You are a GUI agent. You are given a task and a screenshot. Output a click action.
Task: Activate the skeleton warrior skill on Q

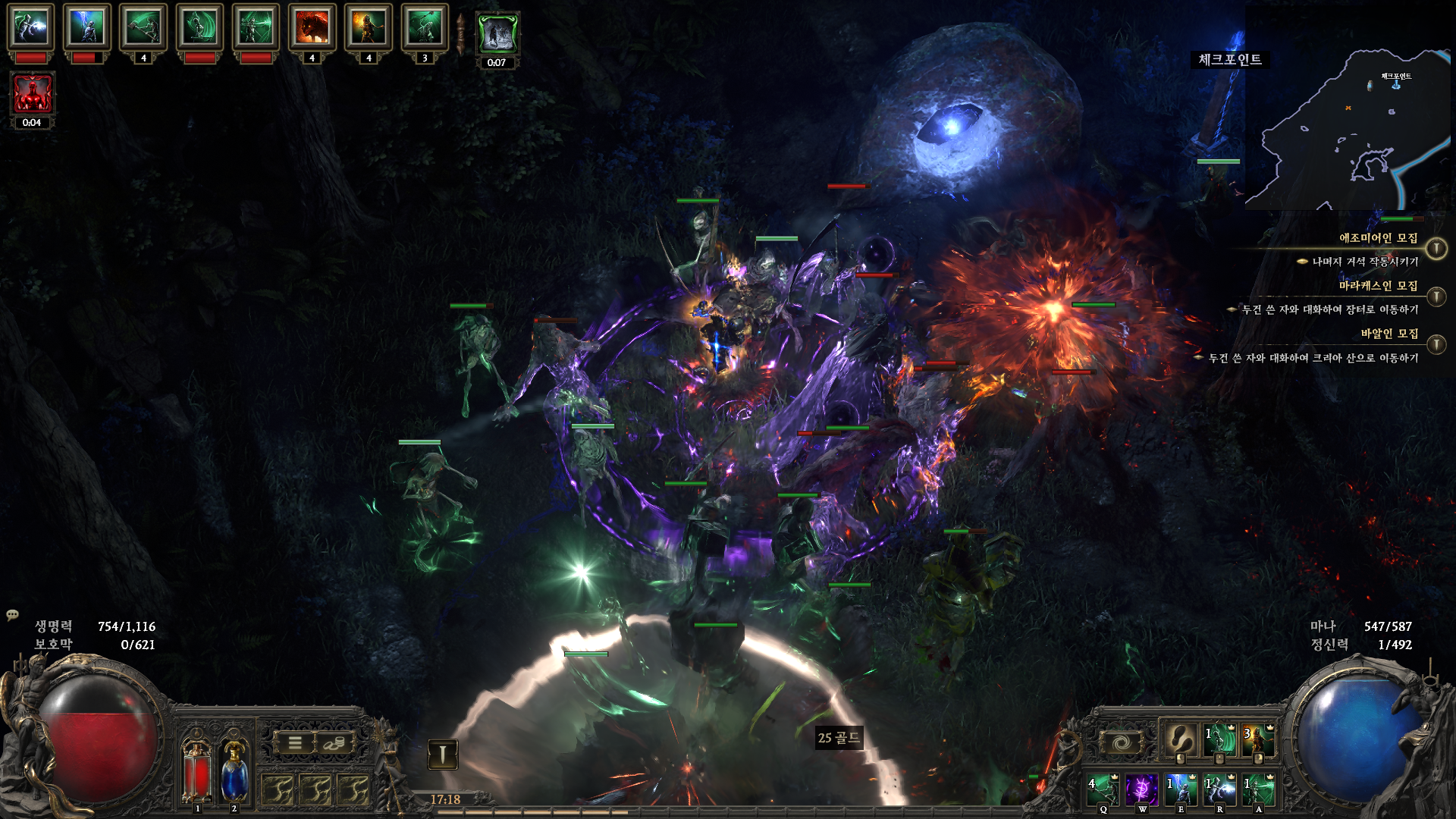(1103, 789)
